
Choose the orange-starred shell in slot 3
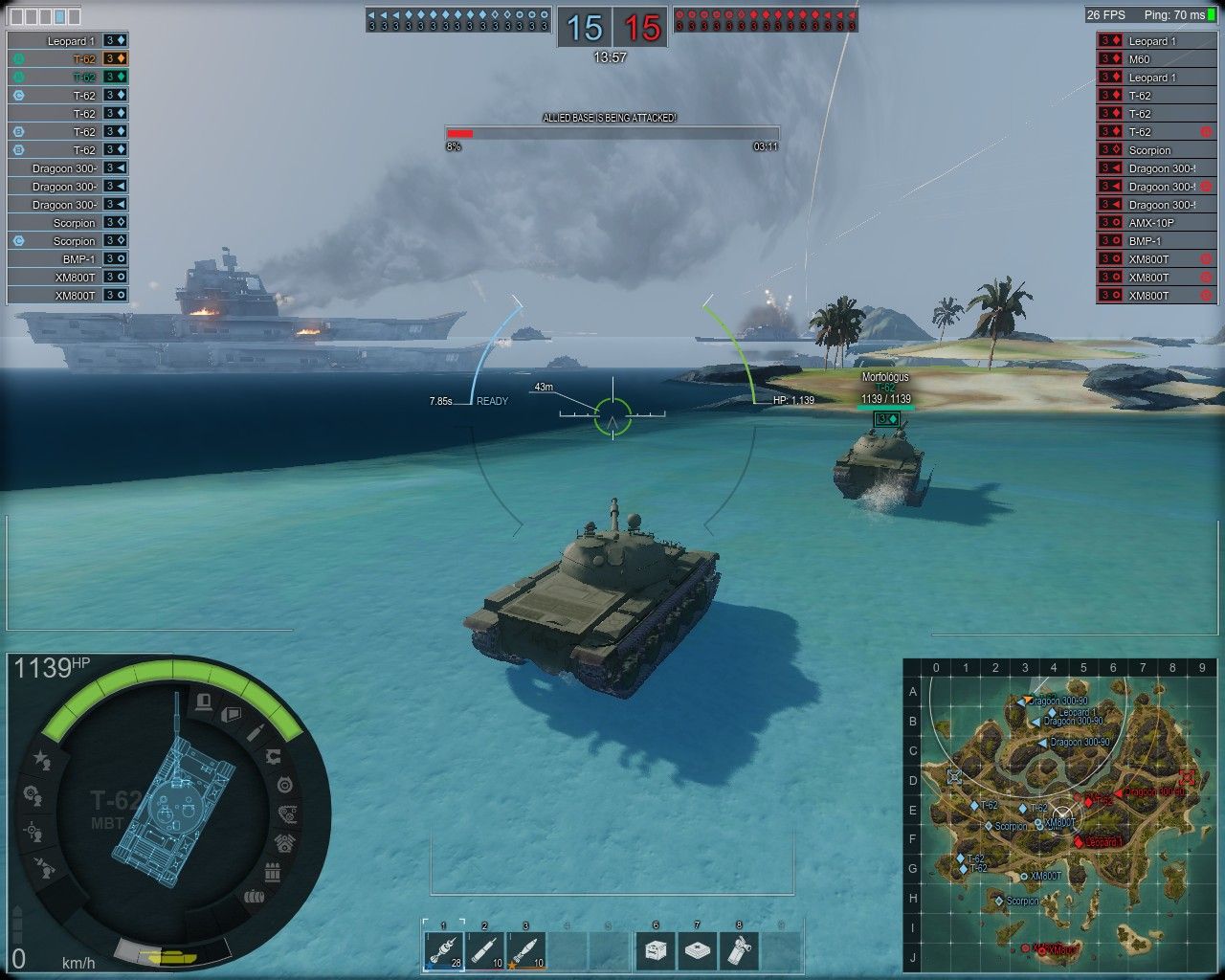tap(525, 951)
